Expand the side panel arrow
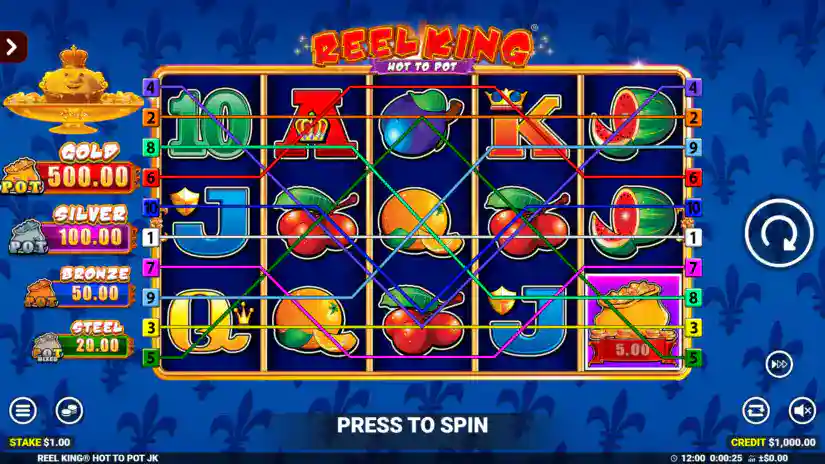 (13, 47)
